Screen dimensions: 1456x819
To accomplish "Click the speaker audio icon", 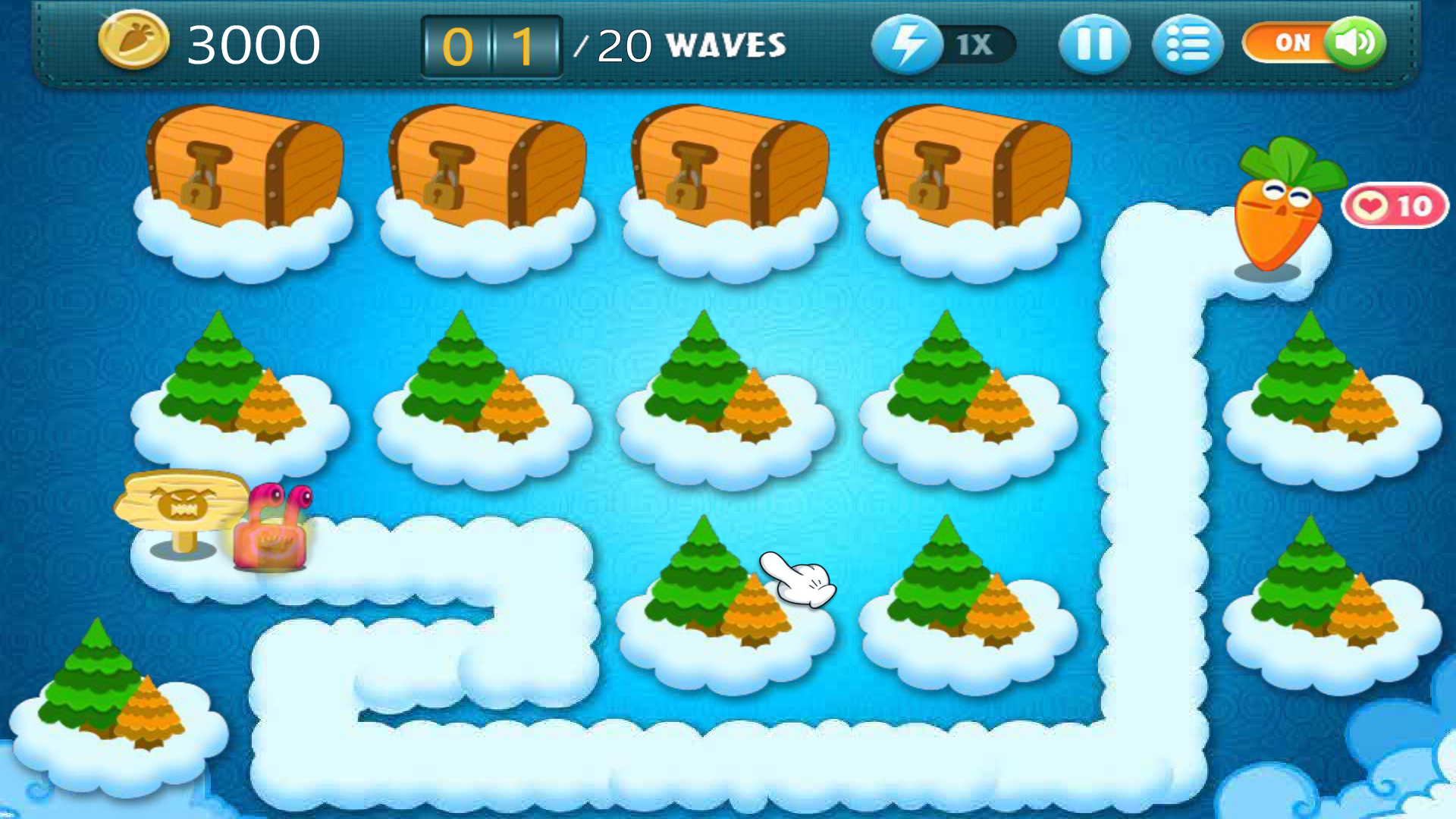I will pyautogui.click(x=1357, y=43).
